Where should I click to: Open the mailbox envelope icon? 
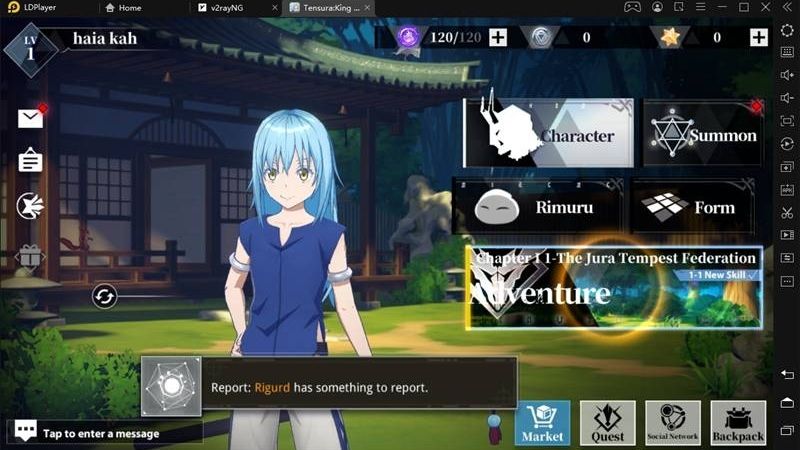click(x=31, y=118)
